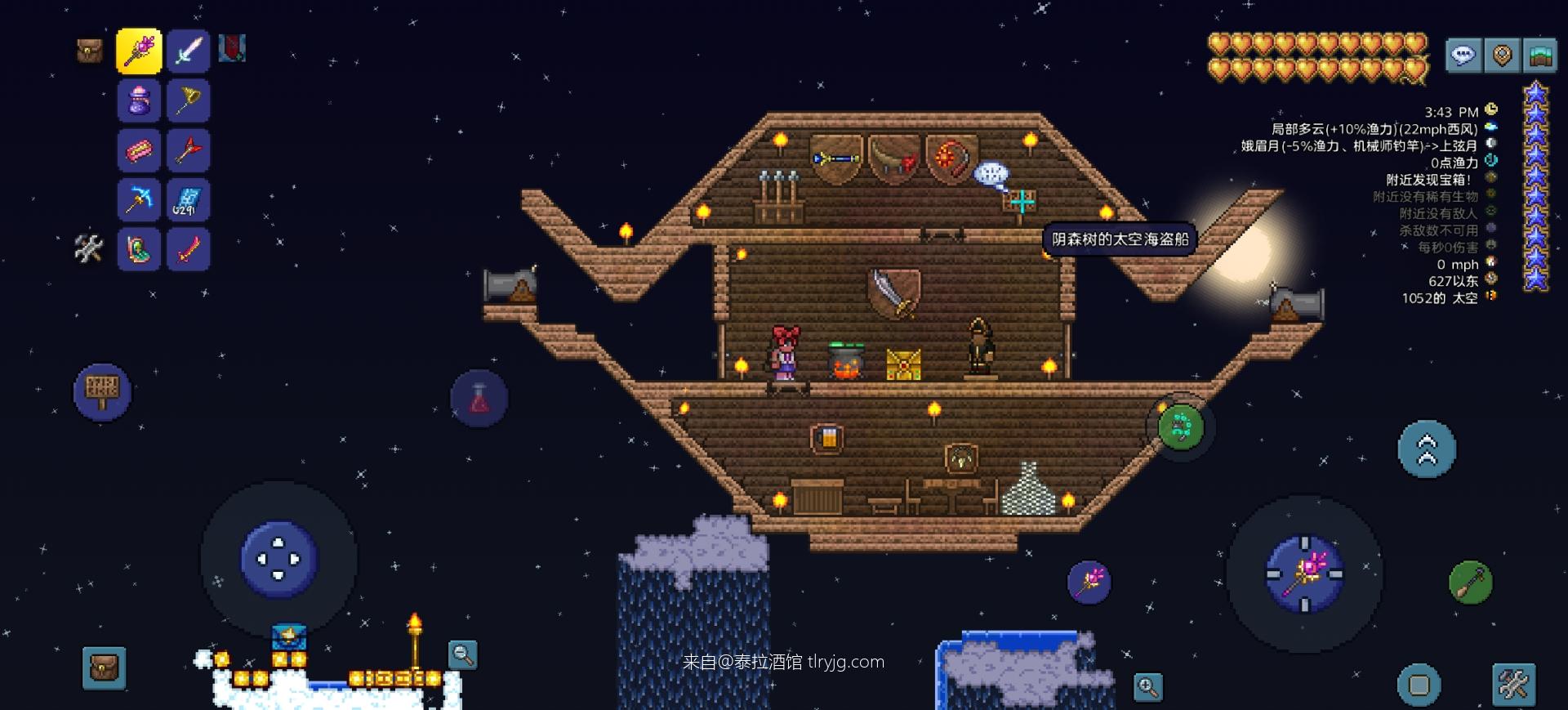Image resolution: width=1568 pixels, height=710 pixels.
Task: Equip the blue pickaxe from hotbar
Action: (x=139, y=200)
